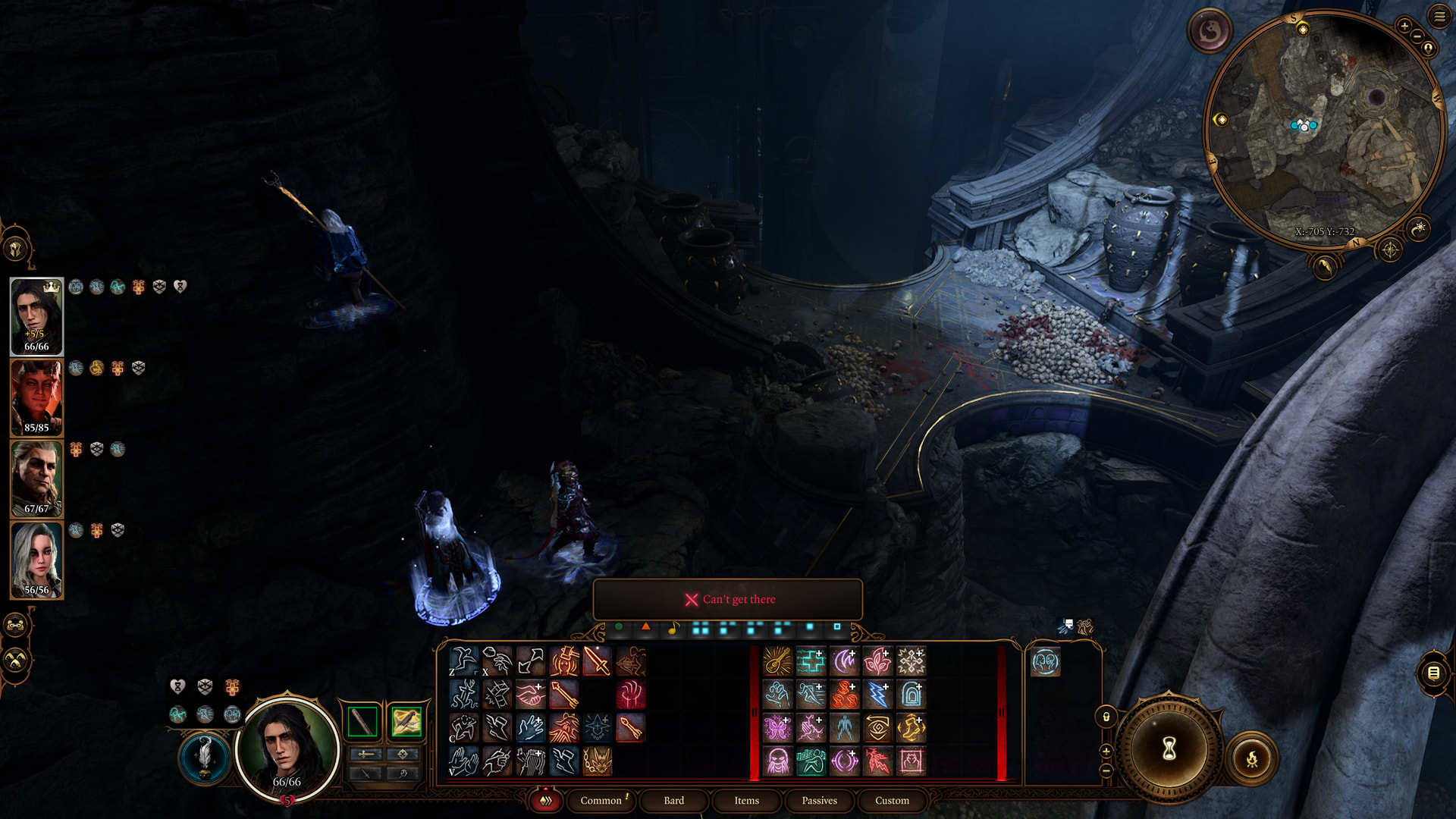Zoom out the minimap with the minus button

(x=1417, y=36)
